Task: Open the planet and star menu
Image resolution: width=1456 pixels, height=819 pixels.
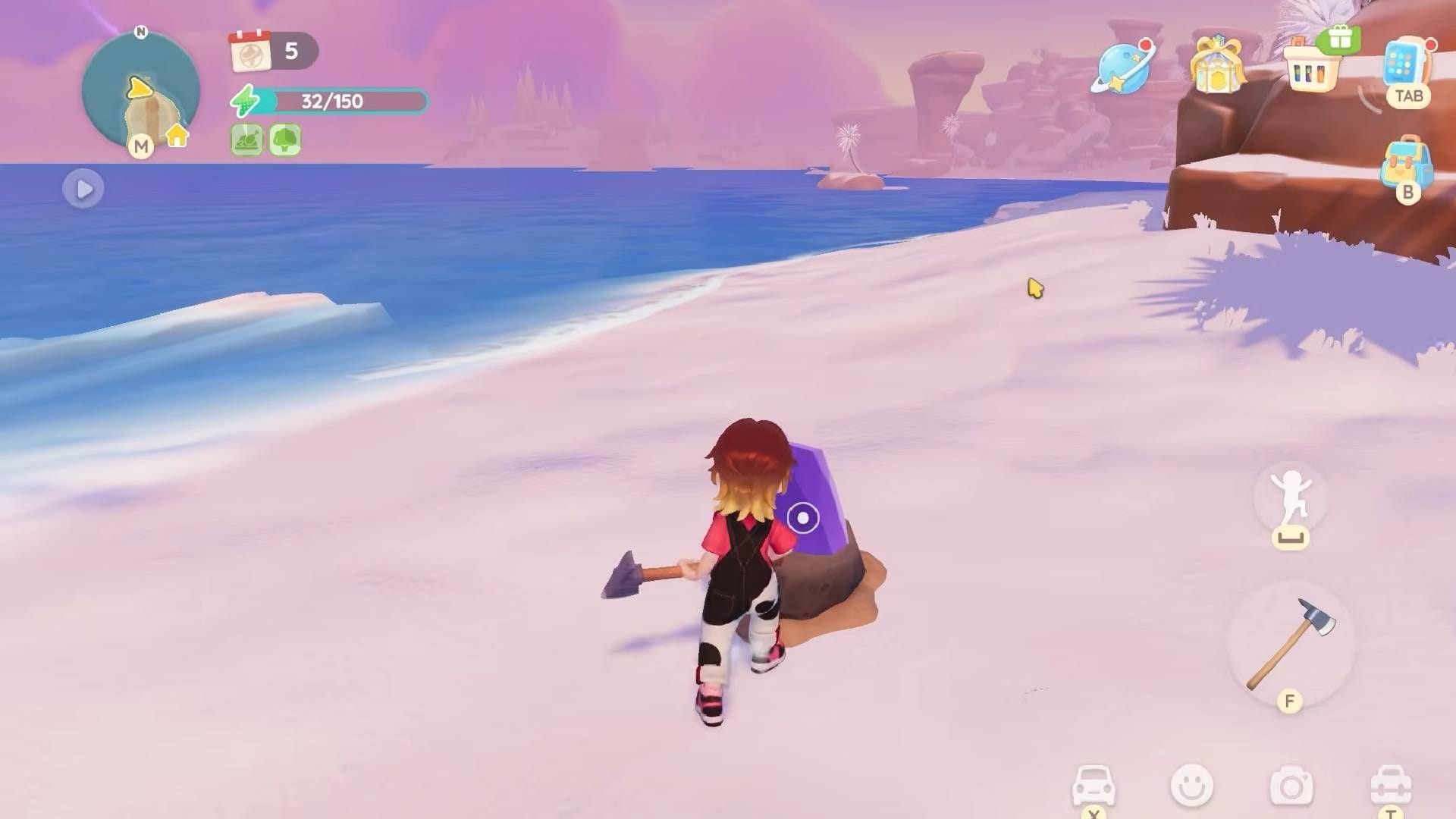Action: coord(1123,68)
